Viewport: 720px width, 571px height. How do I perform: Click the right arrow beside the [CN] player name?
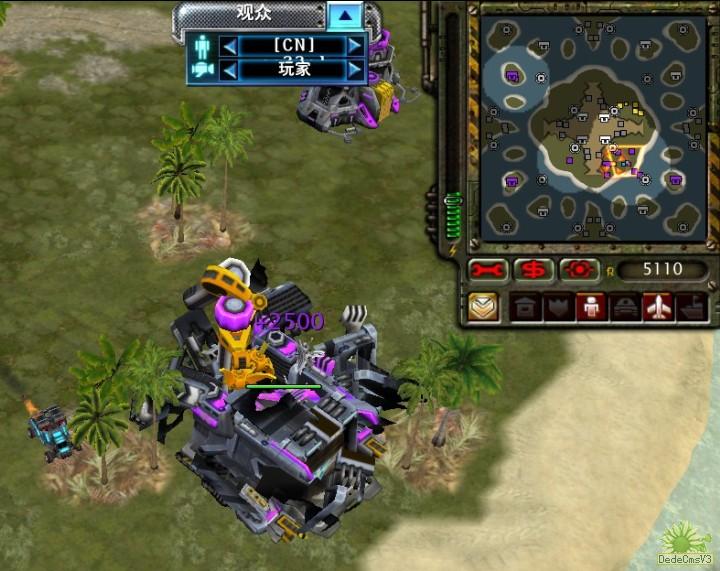[x=355, y=46]
